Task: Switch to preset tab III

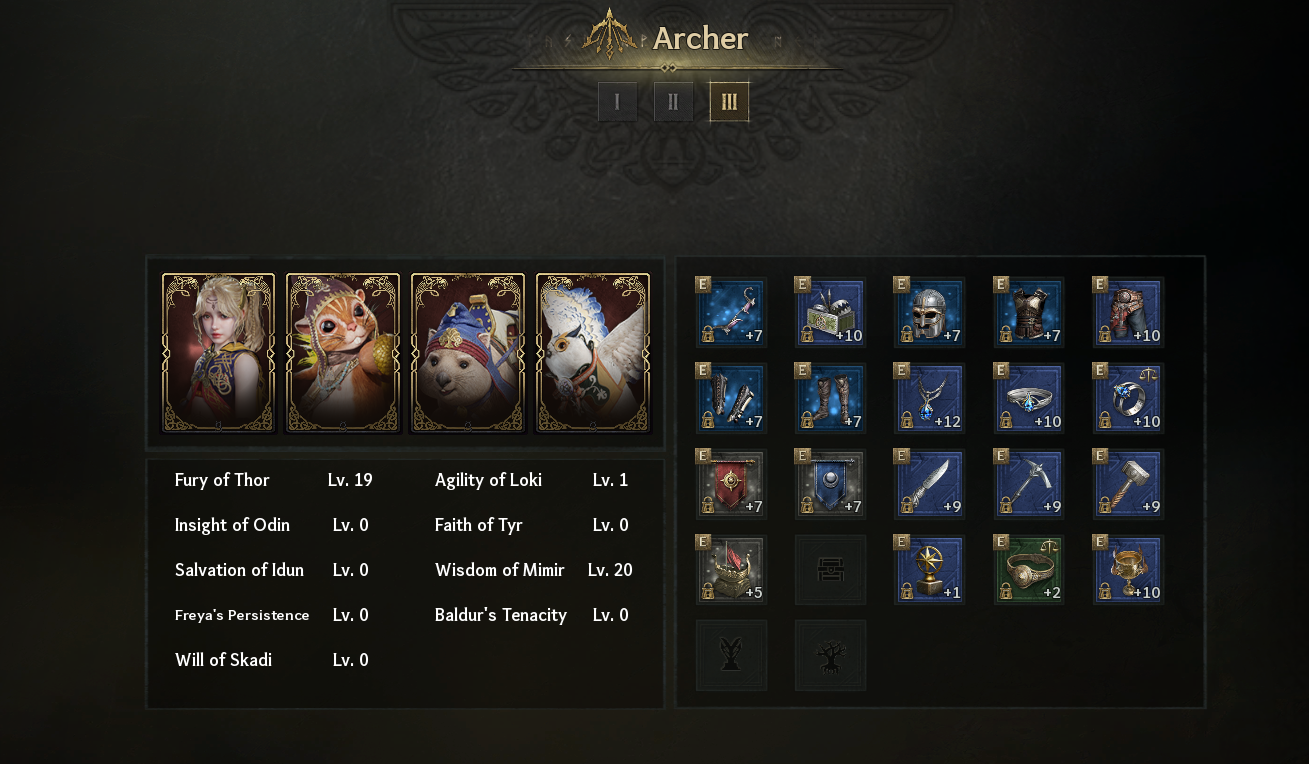Action: tap(729, 102)
